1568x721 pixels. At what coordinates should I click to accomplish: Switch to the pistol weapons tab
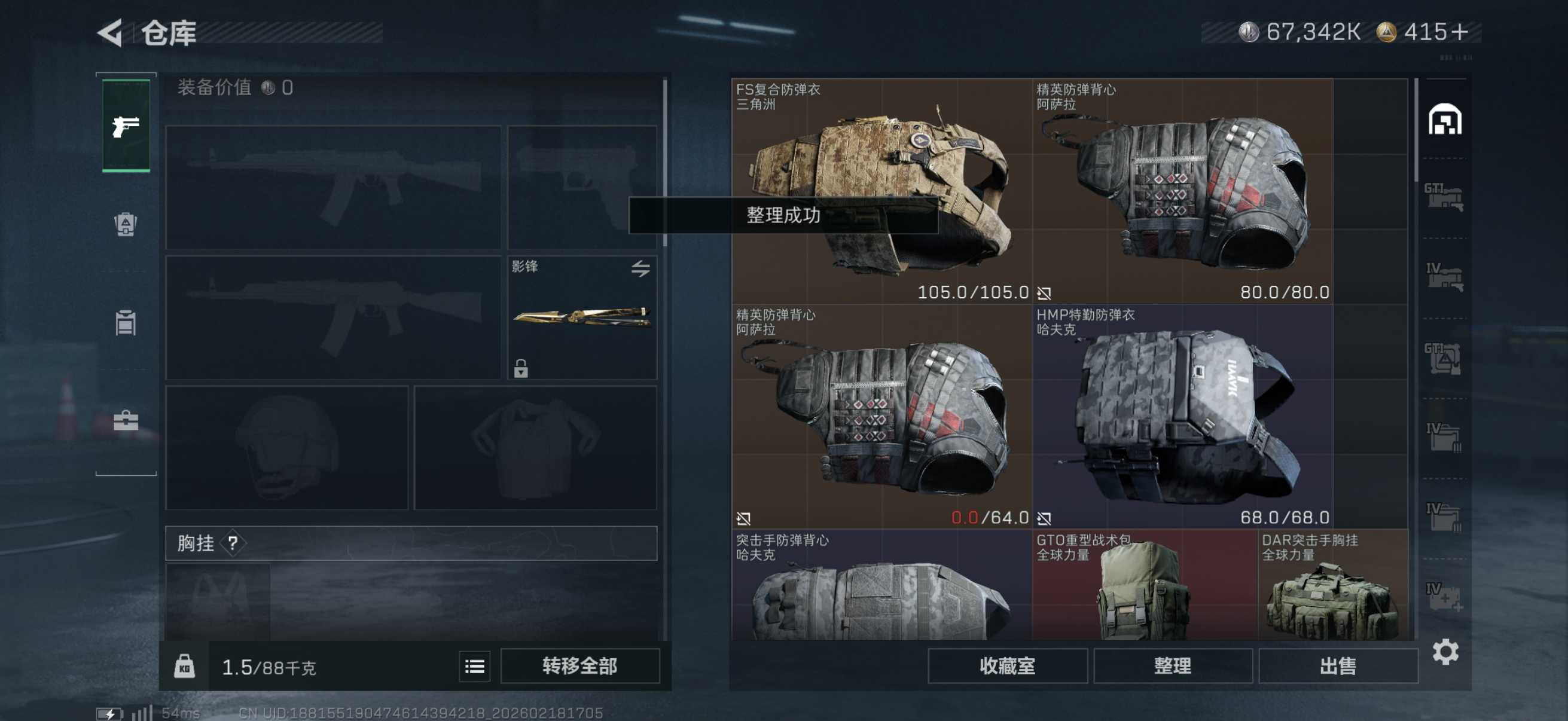pos(126,126)
